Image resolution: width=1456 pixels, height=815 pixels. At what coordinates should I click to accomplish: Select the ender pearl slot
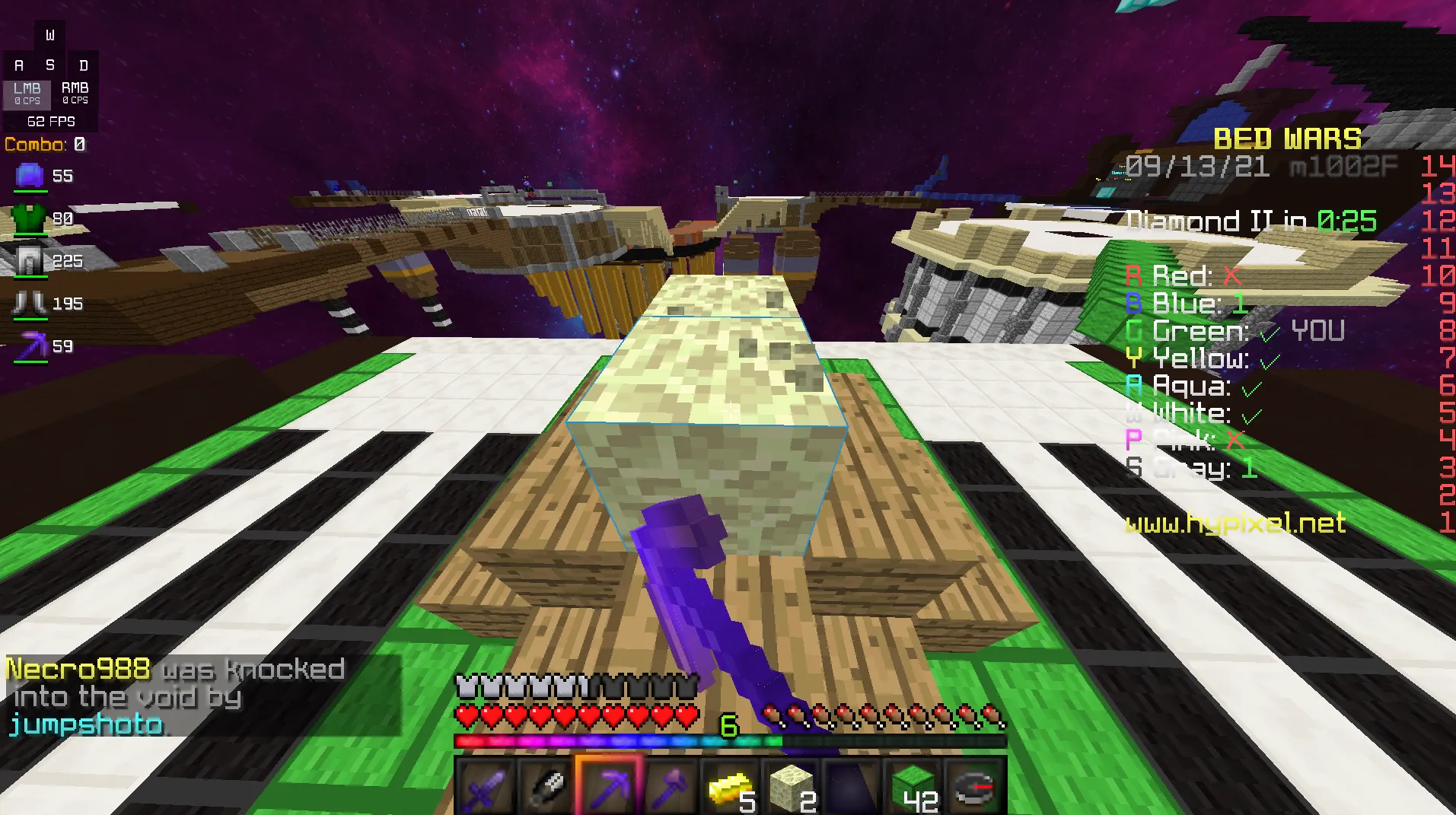coord(852,784)
